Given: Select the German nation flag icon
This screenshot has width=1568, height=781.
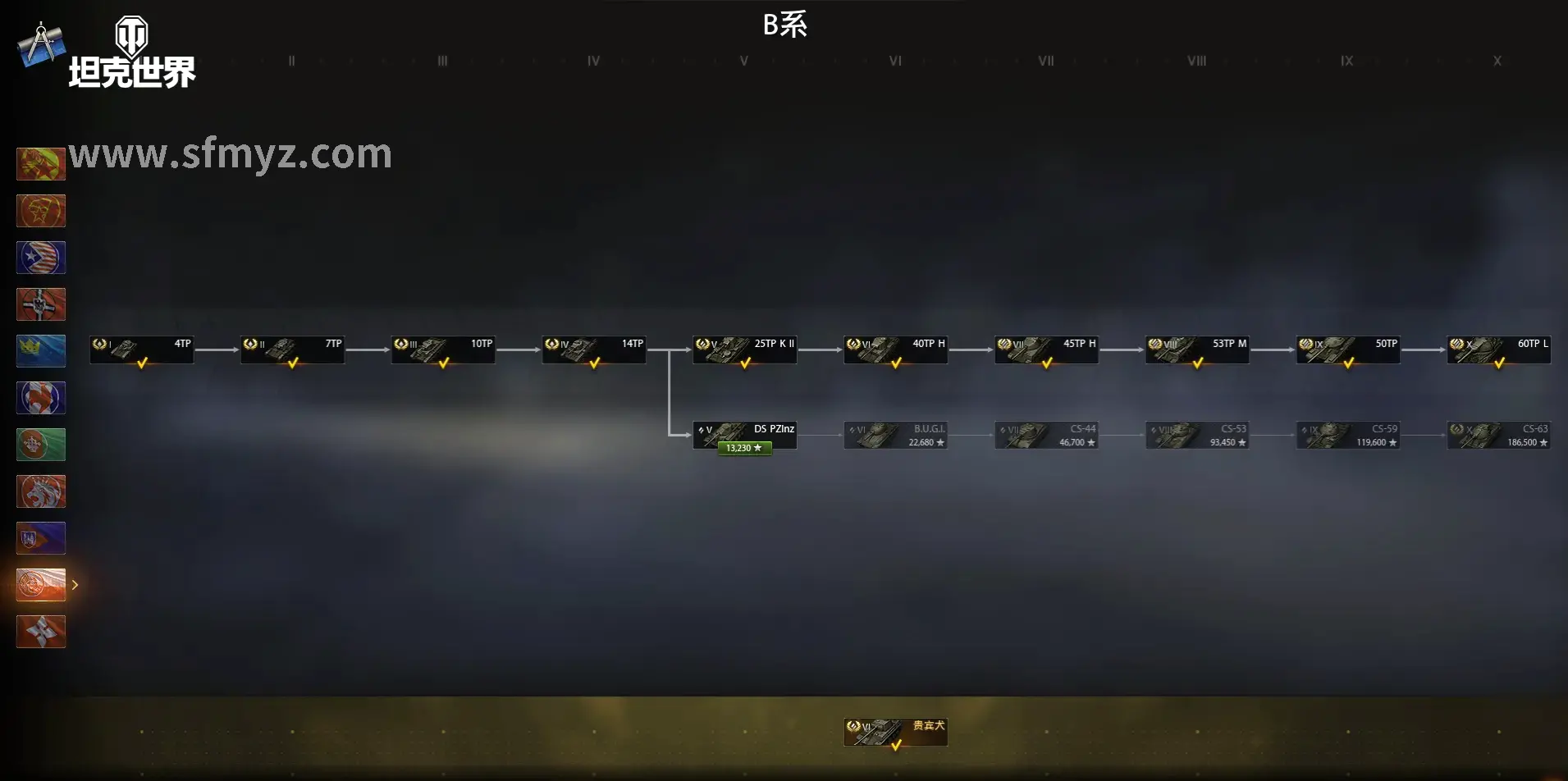Looking at the screenshot, I should (41, 304).
